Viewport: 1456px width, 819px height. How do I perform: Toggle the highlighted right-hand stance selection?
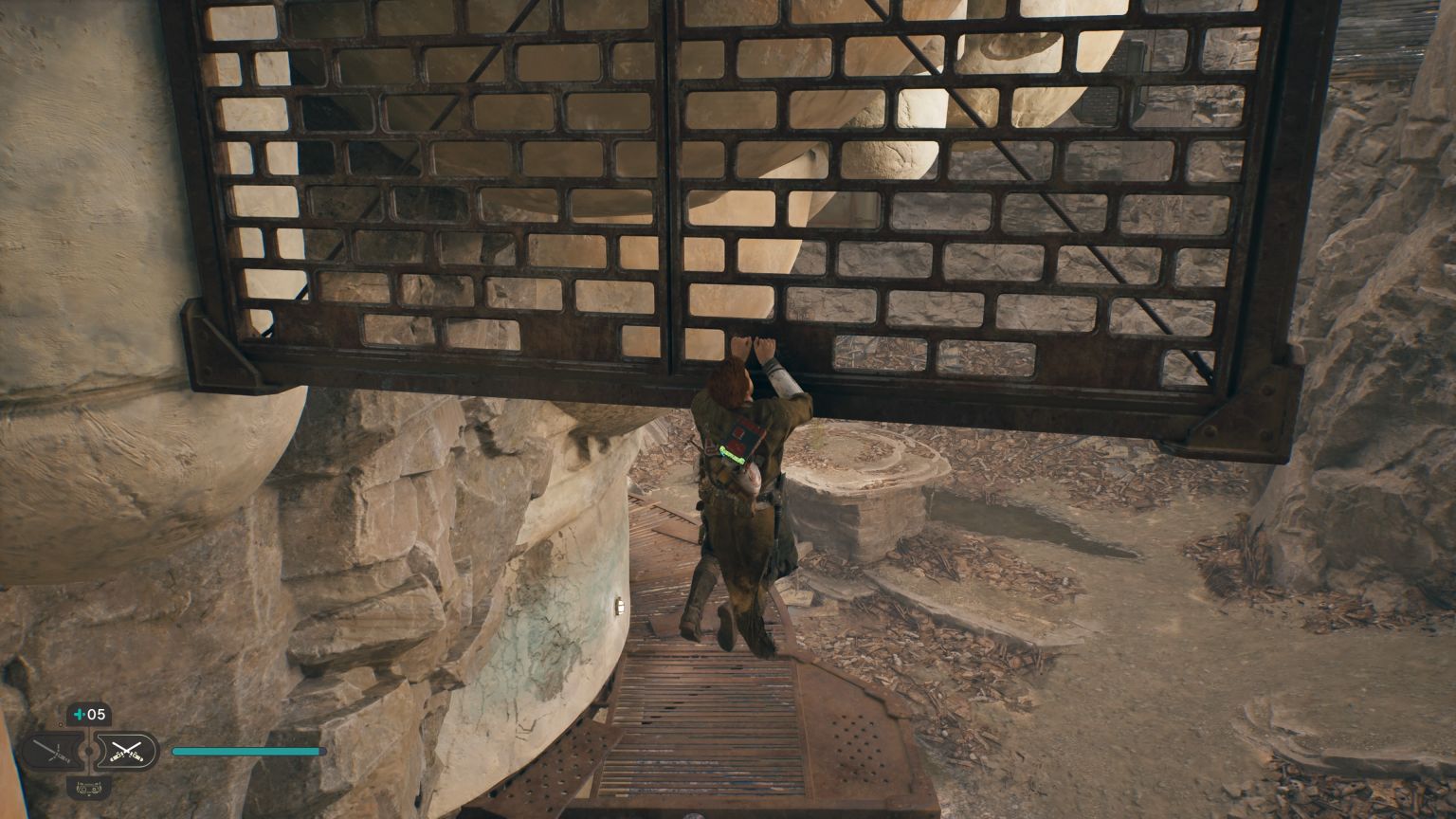tap(127, 751)
